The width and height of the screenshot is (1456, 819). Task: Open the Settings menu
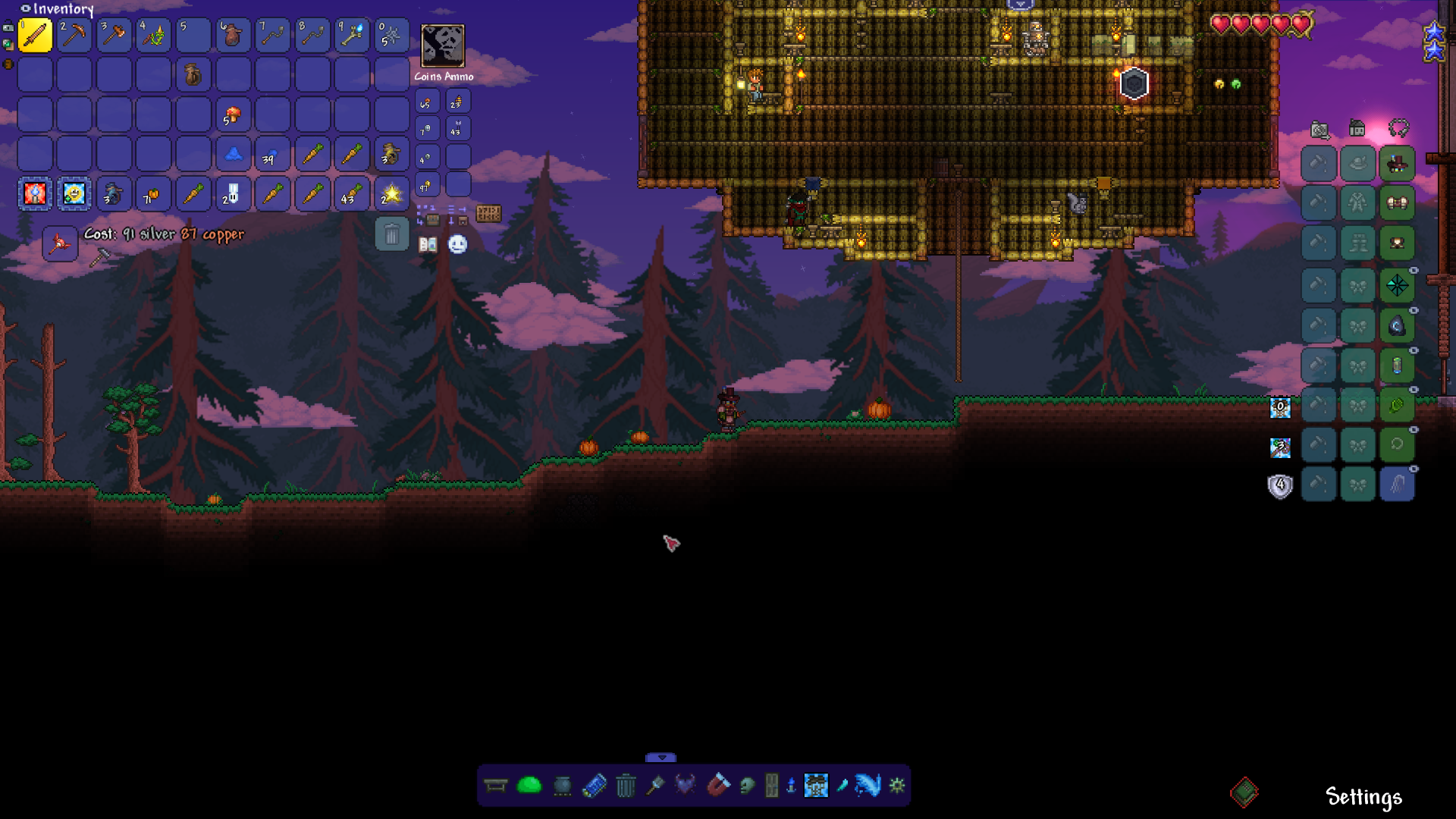tap(1363, 797)
